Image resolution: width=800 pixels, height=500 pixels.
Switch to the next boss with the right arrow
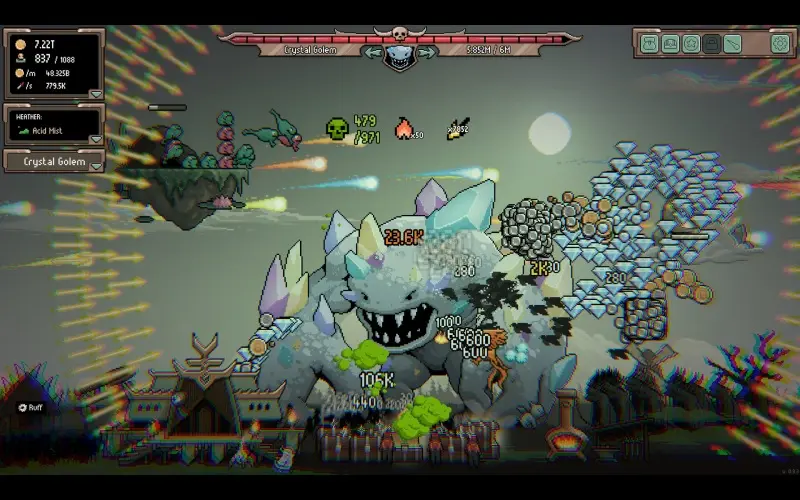tap(427, 52)
